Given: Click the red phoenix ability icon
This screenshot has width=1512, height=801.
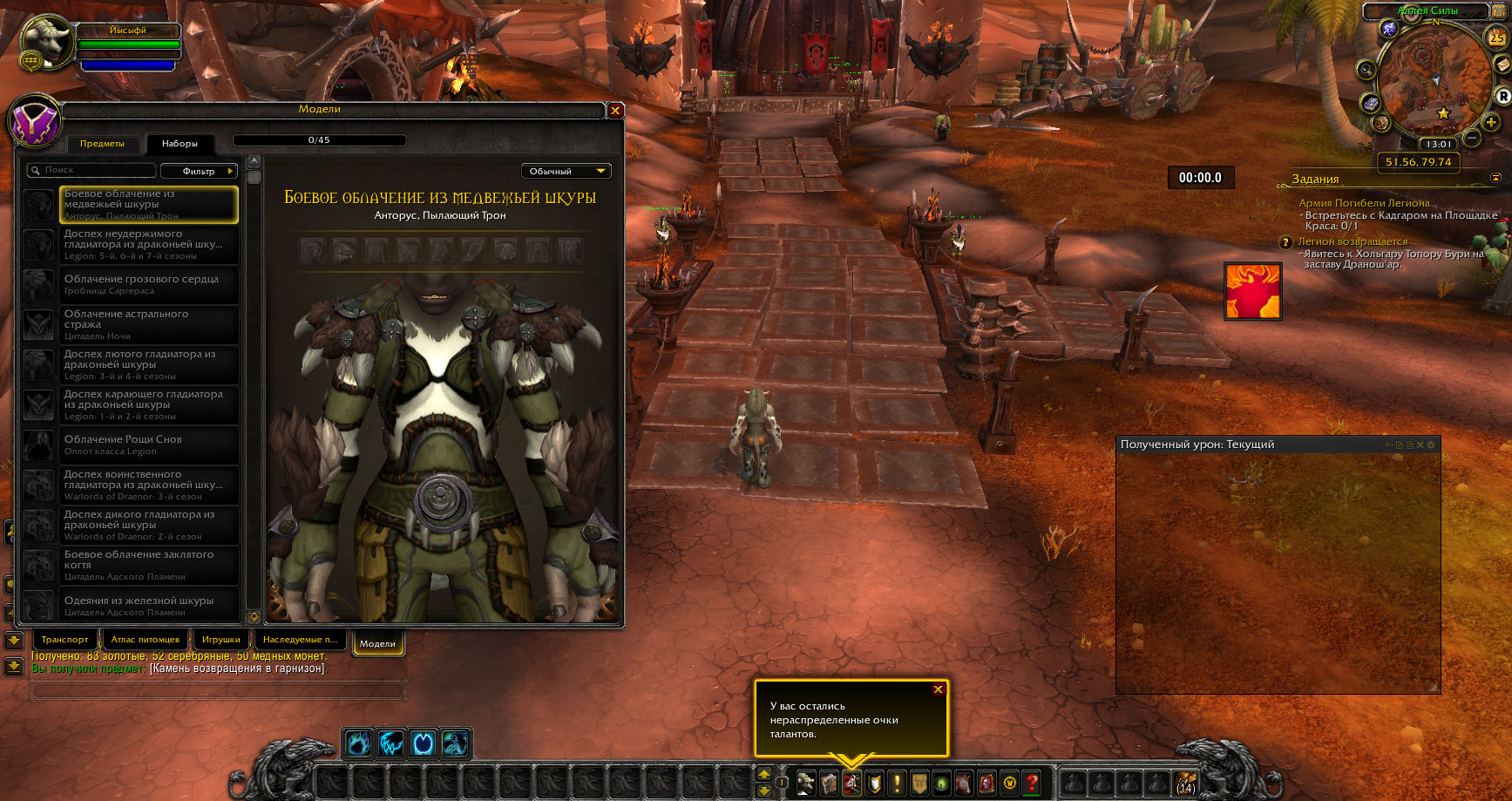Looking at the screenshot, I should (x=1253, y=291).
